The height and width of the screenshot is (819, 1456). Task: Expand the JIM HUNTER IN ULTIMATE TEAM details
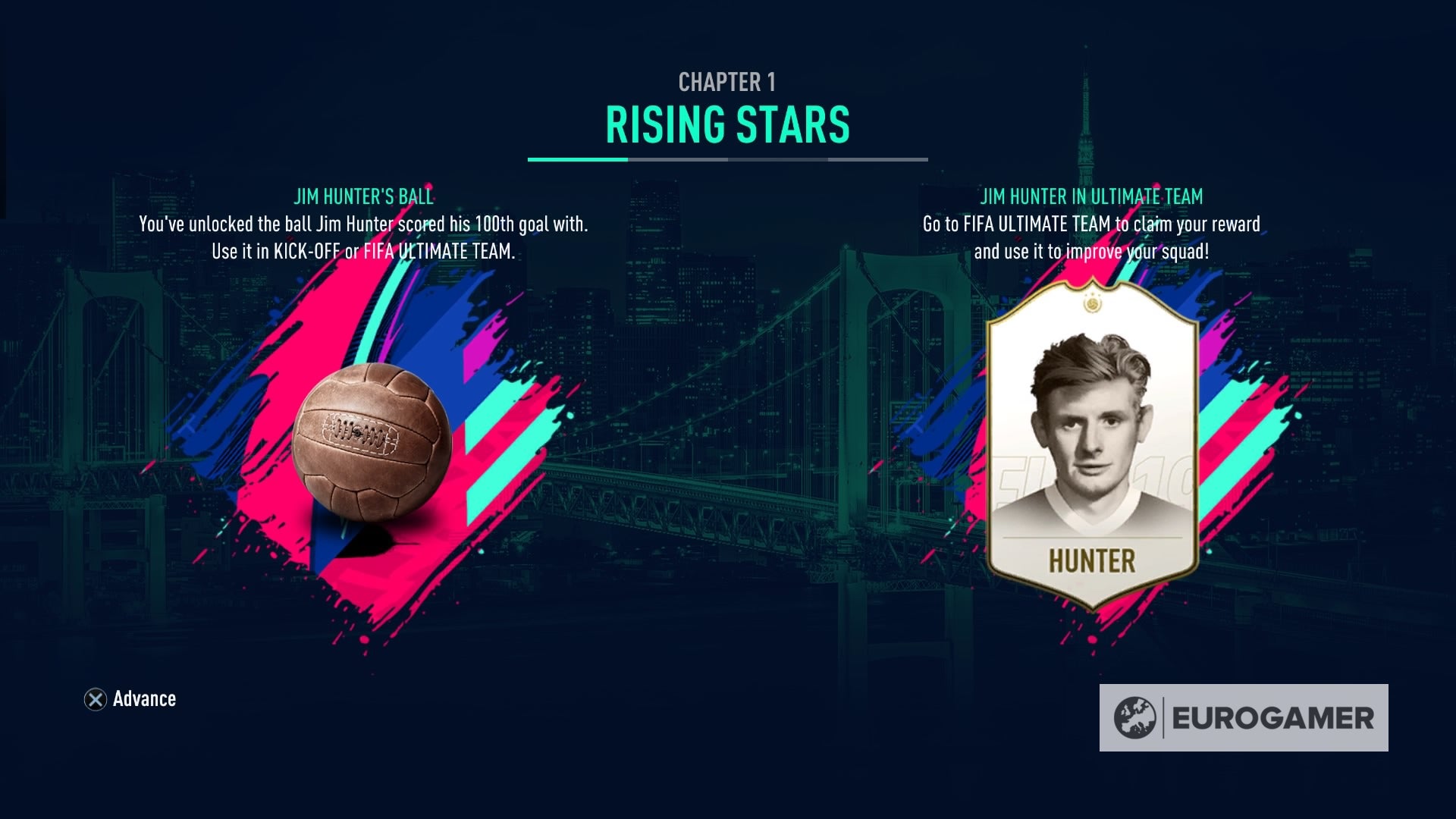point(1092,196)
